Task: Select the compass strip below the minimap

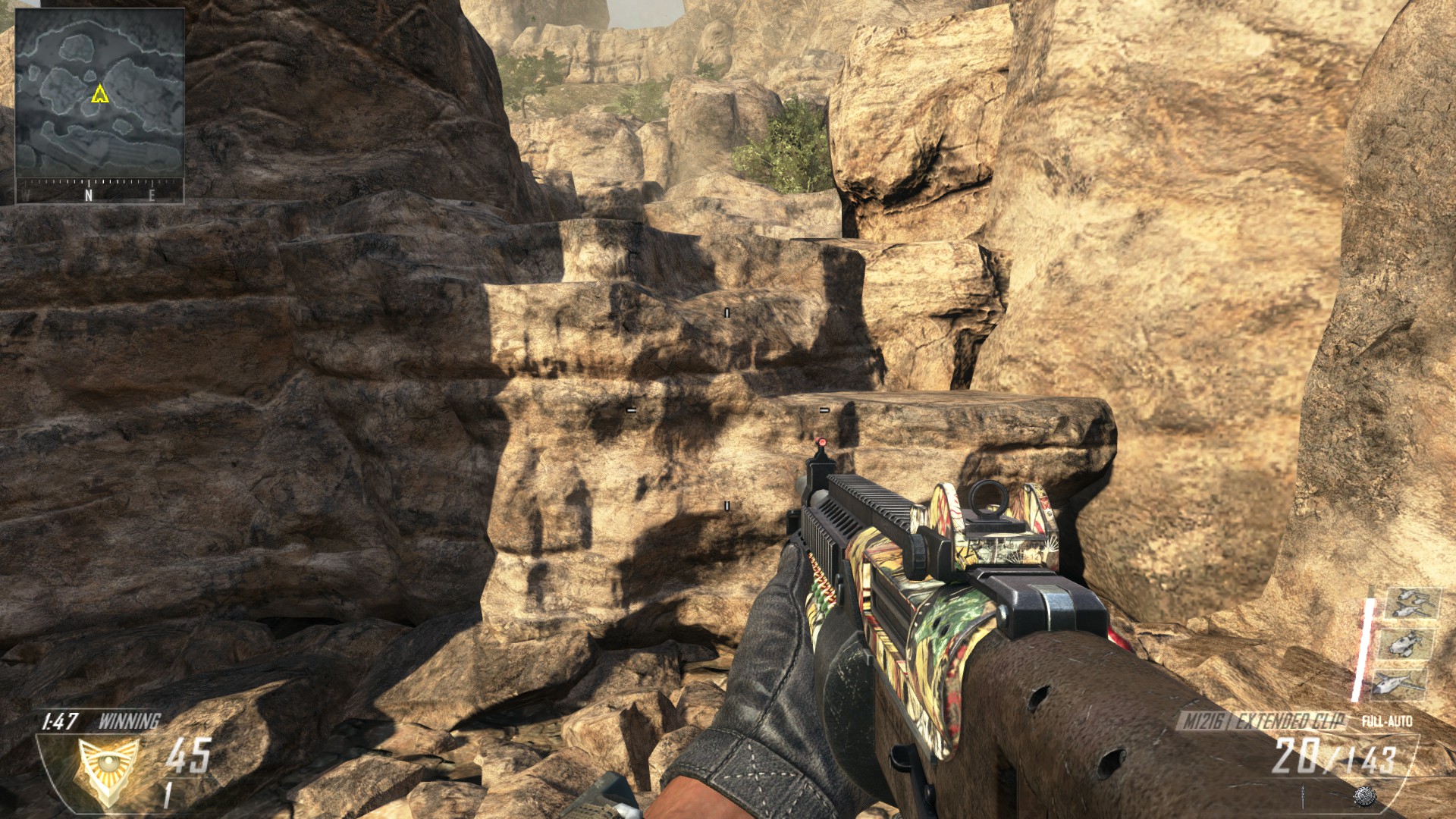Action: tap(99, 191)
